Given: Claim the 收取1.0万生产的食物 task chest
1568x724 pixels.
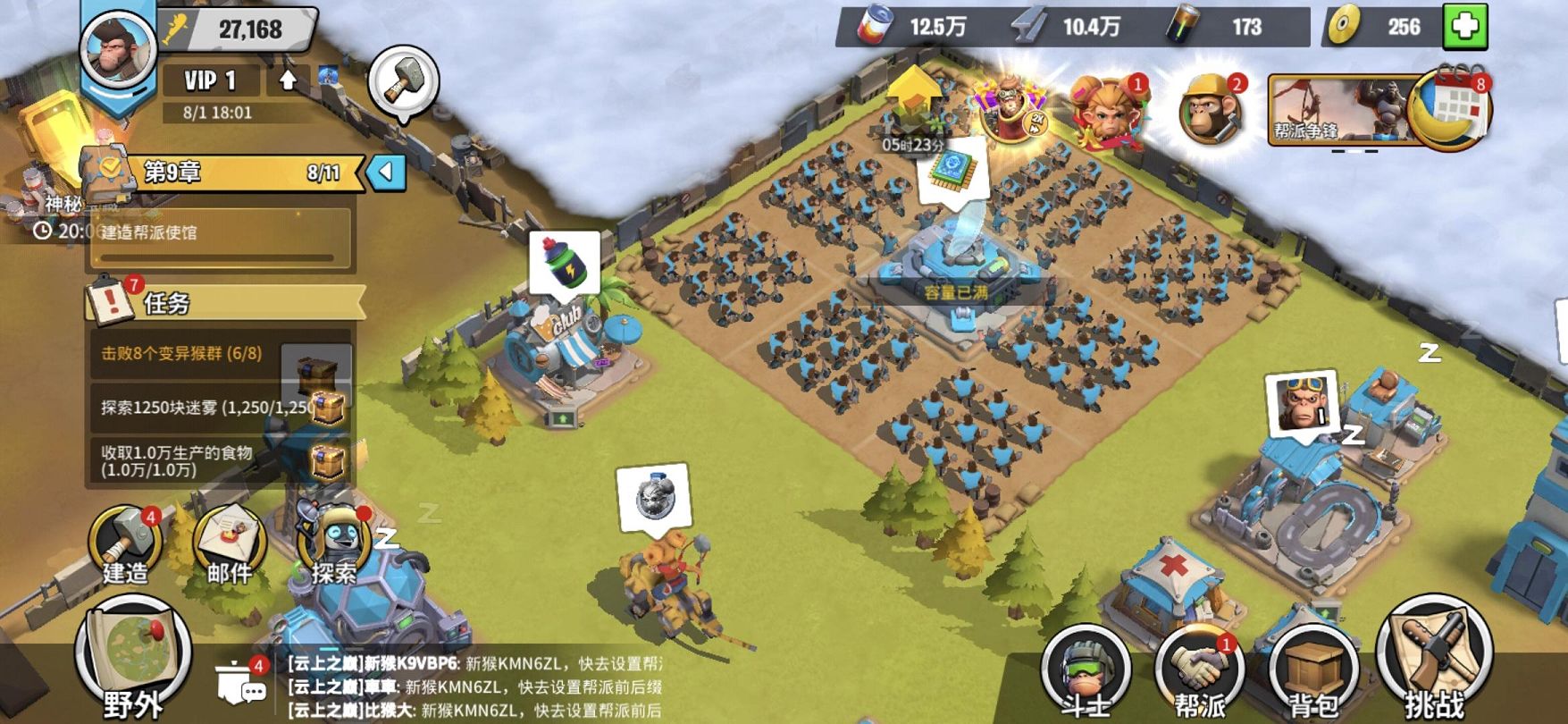Looking at the screenshot, I should [327, 461].
